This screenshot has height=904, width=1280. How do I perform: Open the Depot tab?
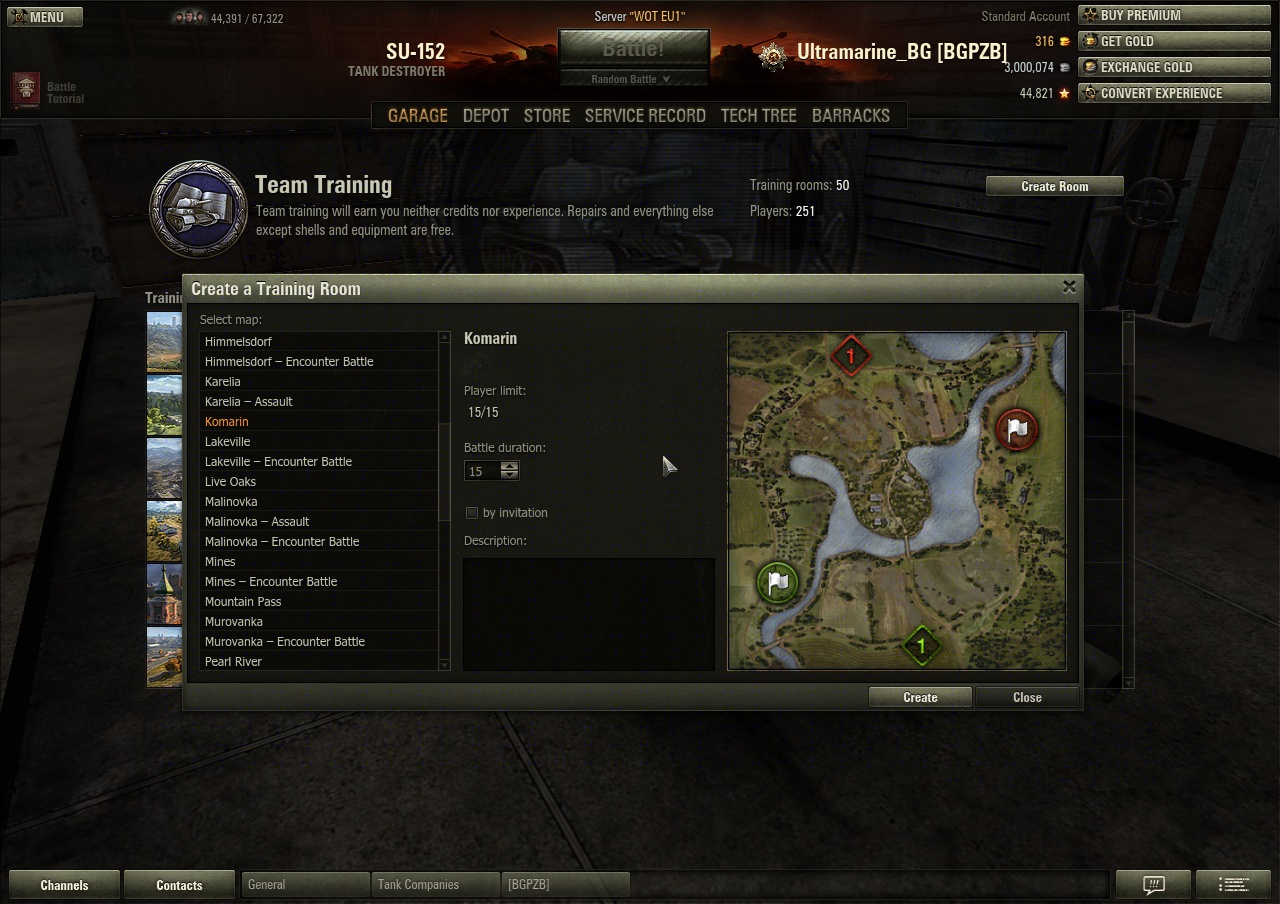point(486,115)
